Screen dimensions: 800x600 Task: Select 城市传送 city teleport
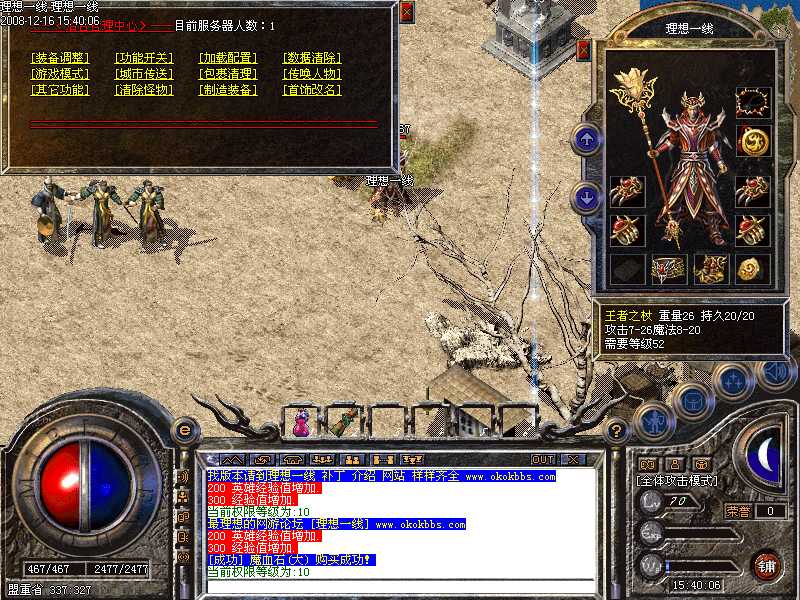(x=144, y=74)
